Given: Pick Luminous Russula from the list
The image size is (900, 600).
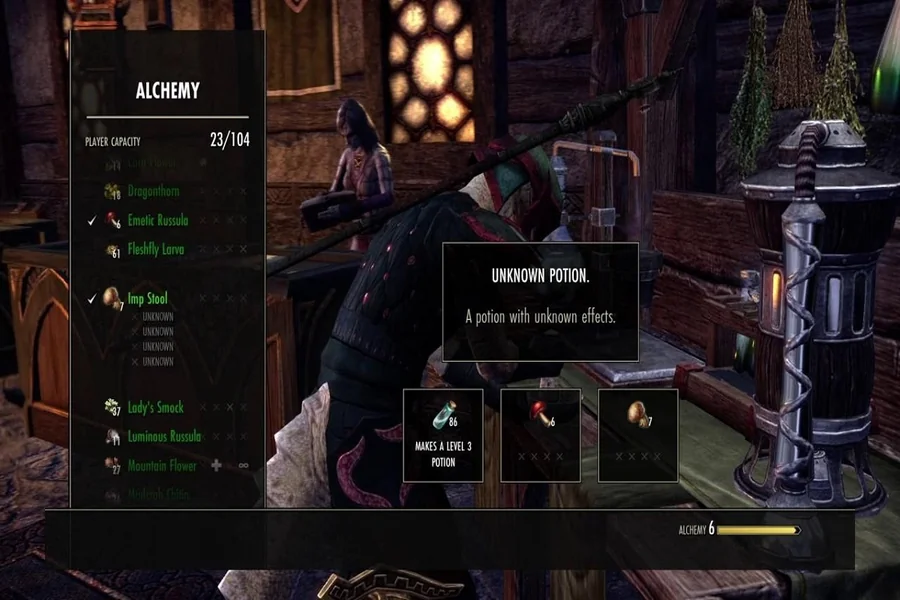Looking at the screenshot, I should tap(163, 436).
